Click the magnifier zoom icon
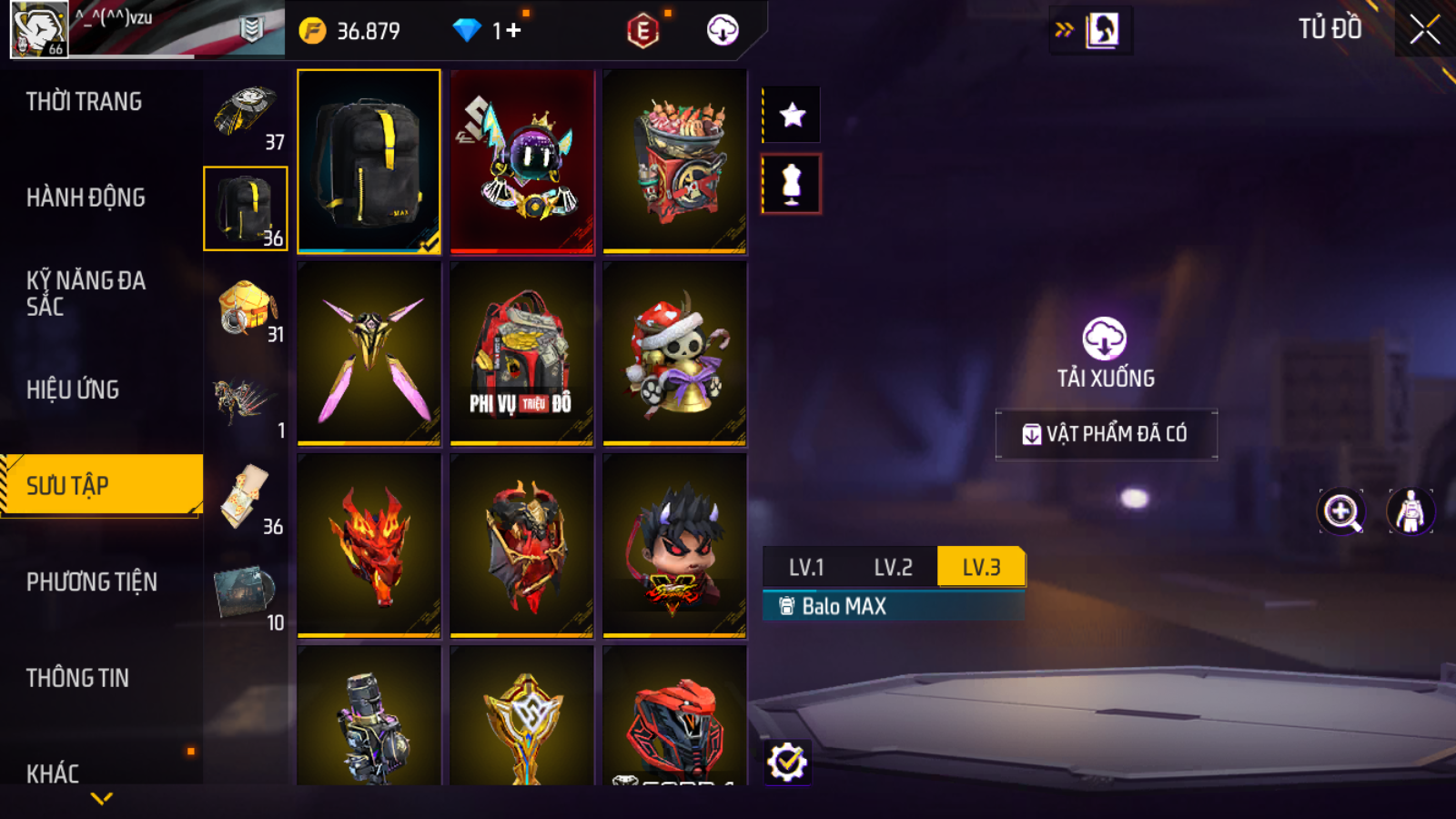This screenshot has height=819, width=1456. coord(1341,511)
